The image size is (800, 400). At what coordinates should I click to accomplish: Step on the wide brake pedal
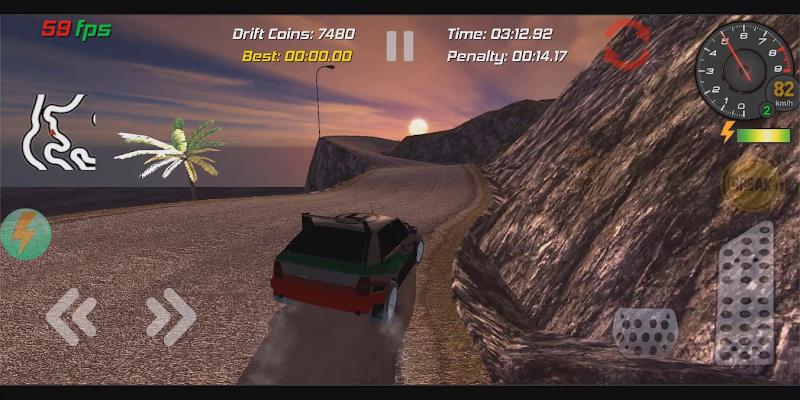[x=645, y=331]
